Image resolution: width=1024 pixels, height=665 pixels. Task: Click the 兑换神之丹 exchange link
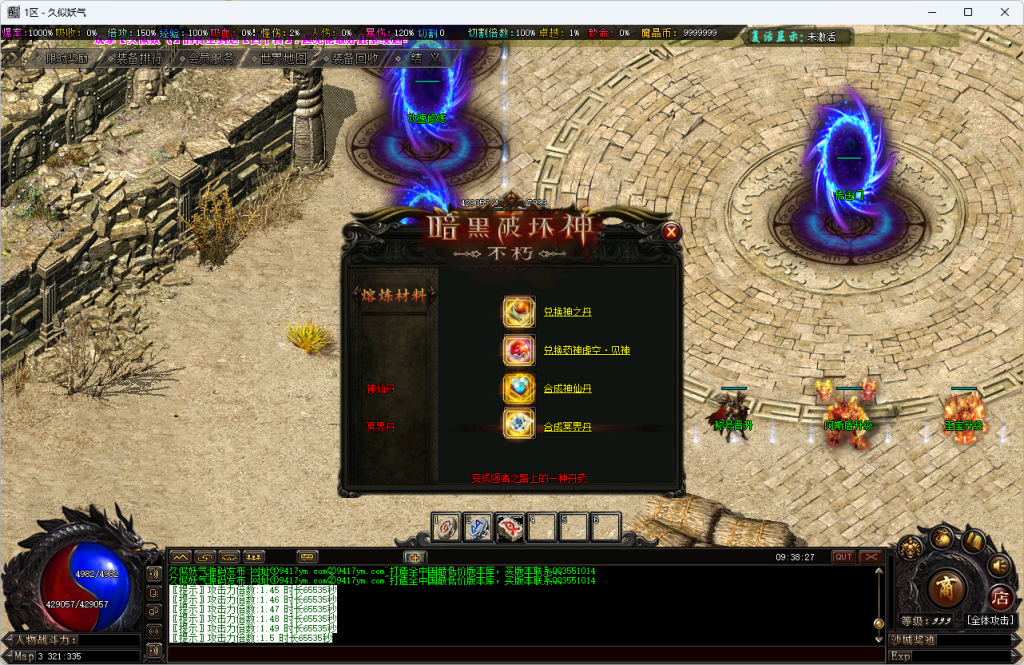tap(566, 312)
